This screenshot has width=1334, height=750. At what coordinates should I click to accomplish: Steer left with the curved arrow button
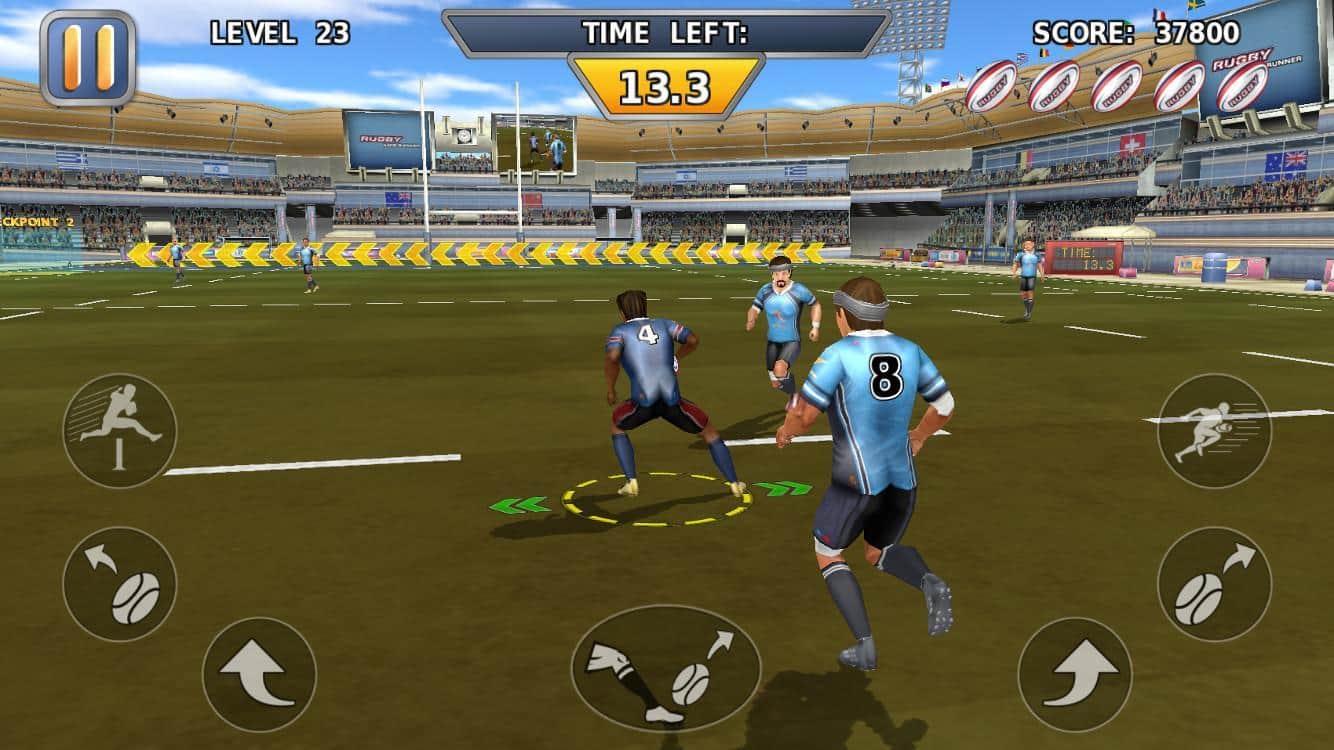coord(259,674)
